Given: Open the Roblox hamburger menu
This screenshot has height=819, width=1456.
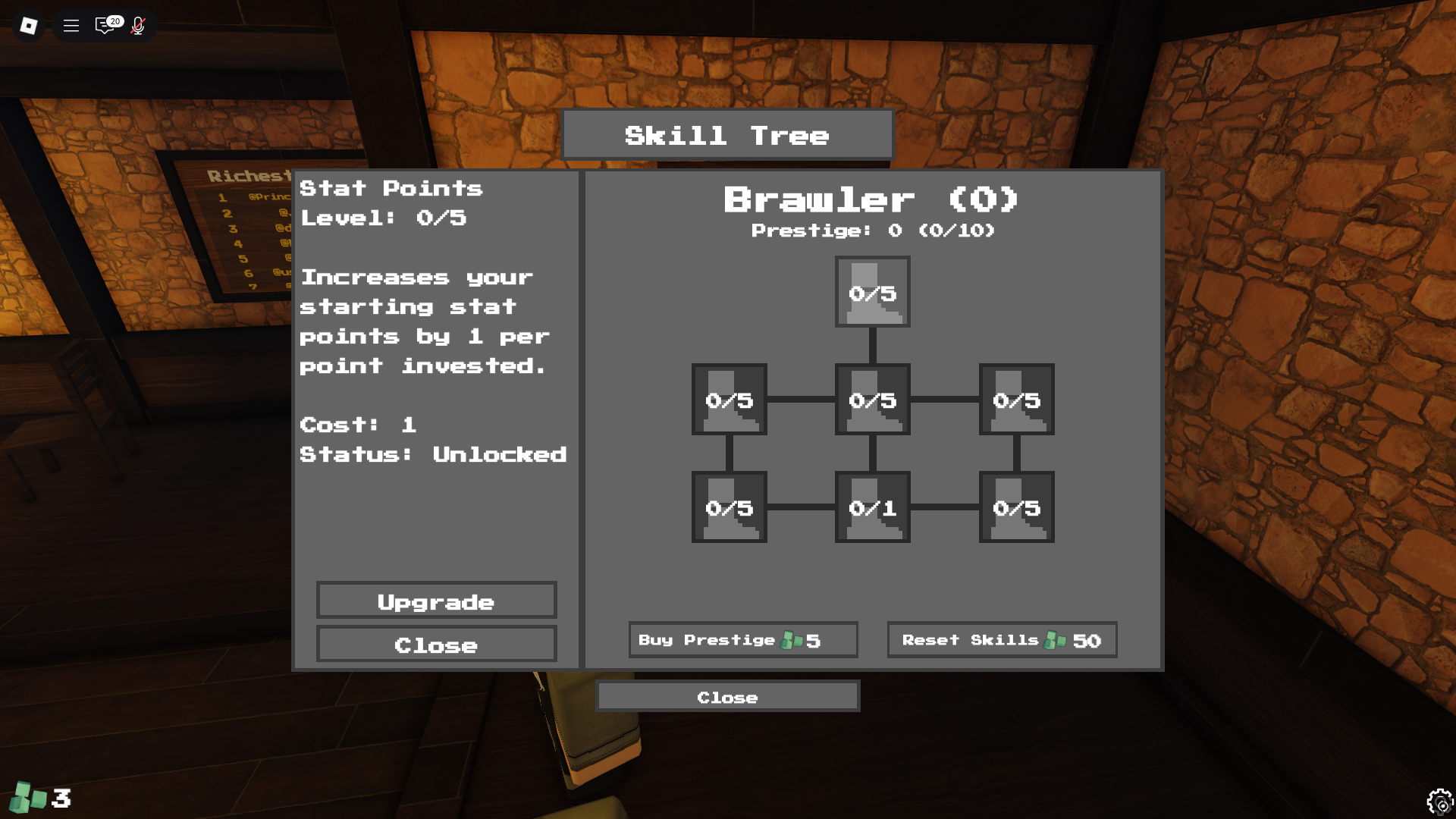Looking at the screenshot, I should (x=71, y=25).
